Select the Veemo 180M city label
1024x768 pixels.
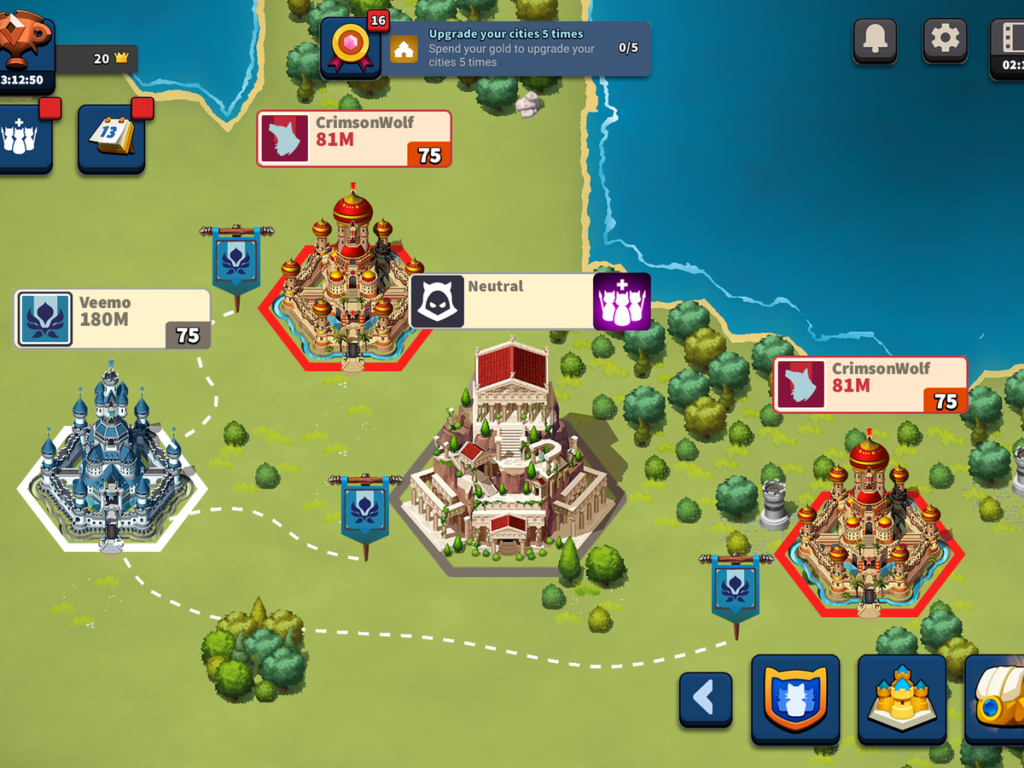click(x=112, y=319)
